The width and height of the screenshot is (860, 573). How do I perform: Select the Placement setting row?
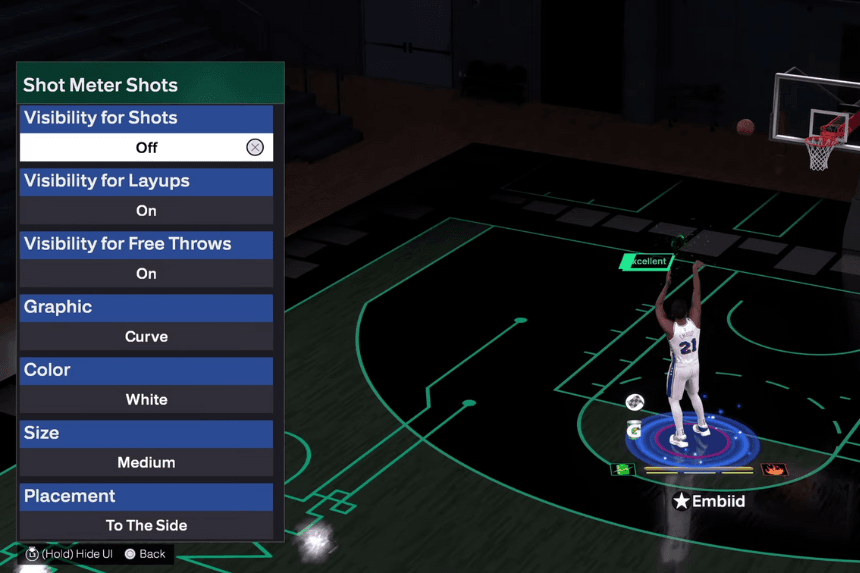tap(146, 496)
